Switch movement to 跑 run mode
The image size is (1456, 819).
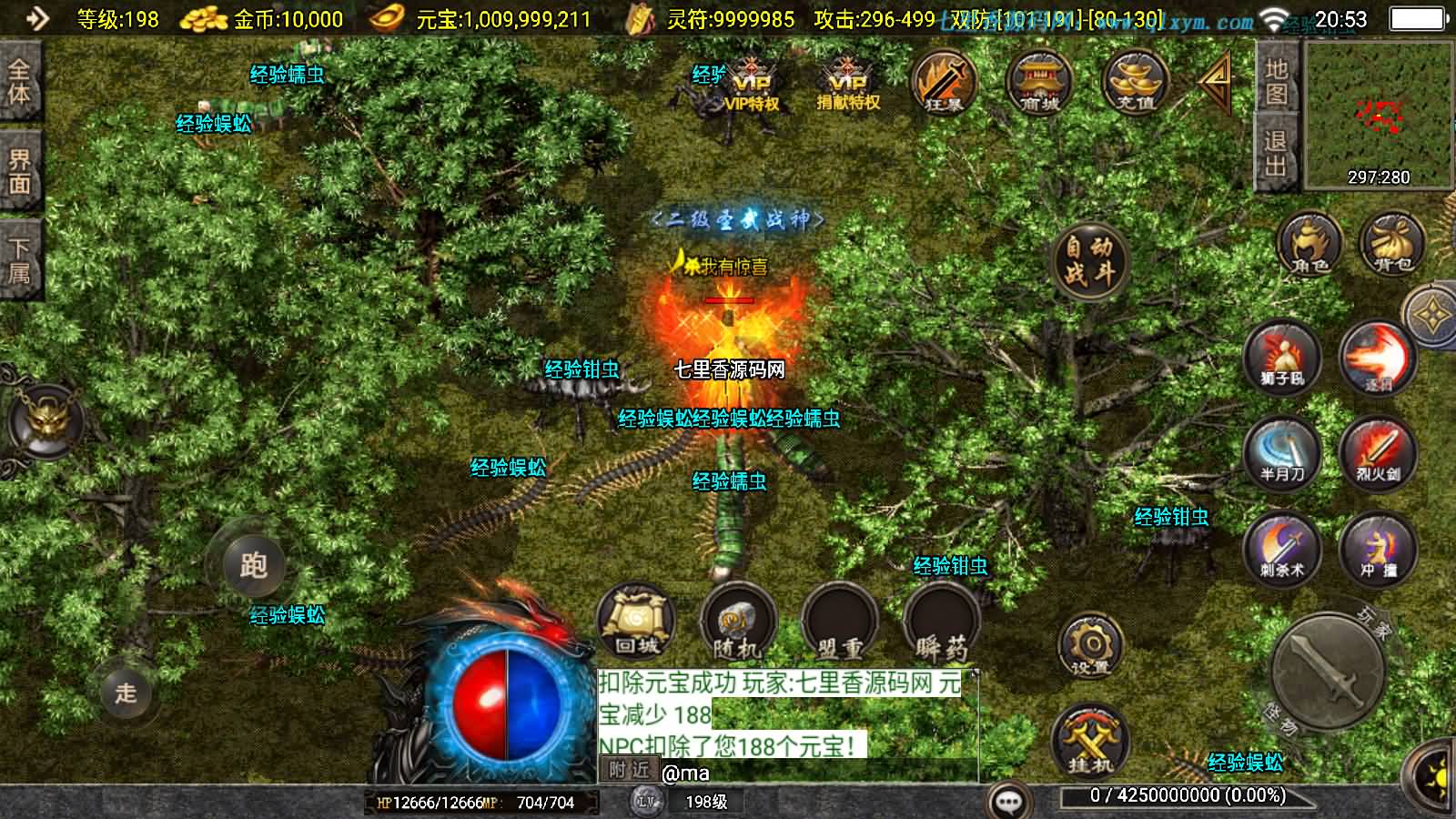254,565
